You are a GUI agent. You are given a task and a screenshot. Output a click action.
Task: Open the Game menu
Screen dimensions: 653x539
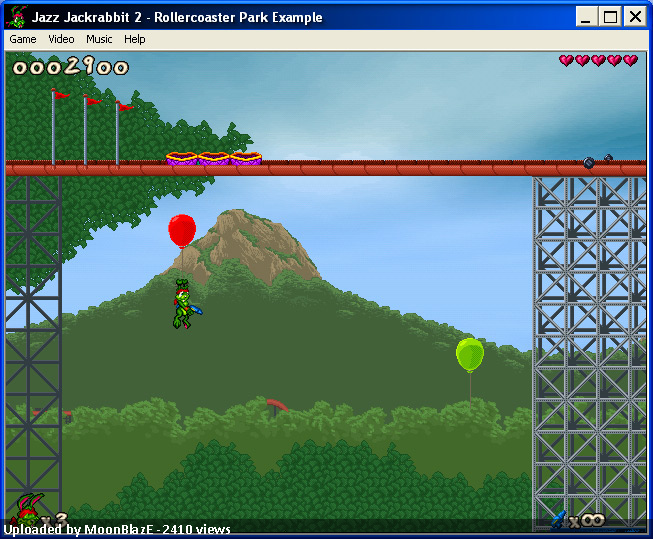pyautogui.click(x=22, y=39)
